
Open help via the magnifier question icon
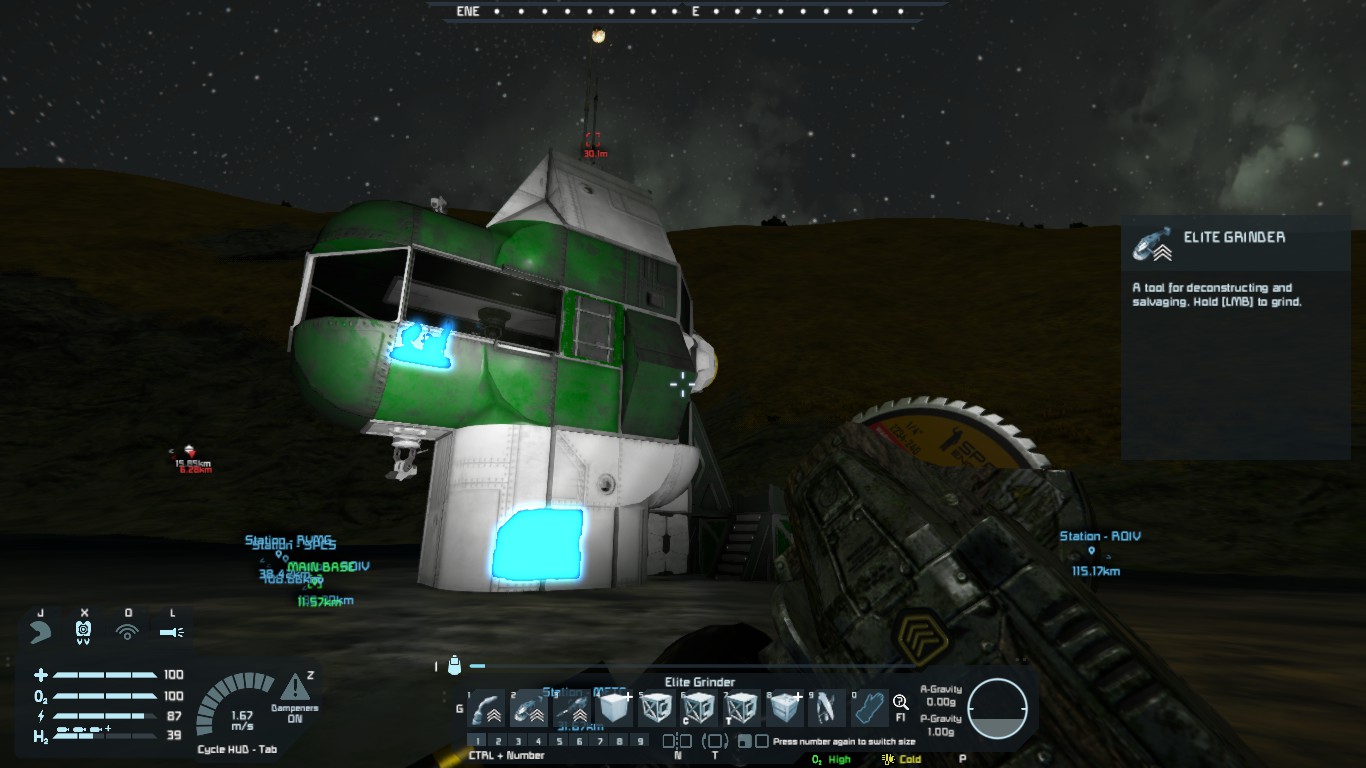tap(900, 703)
